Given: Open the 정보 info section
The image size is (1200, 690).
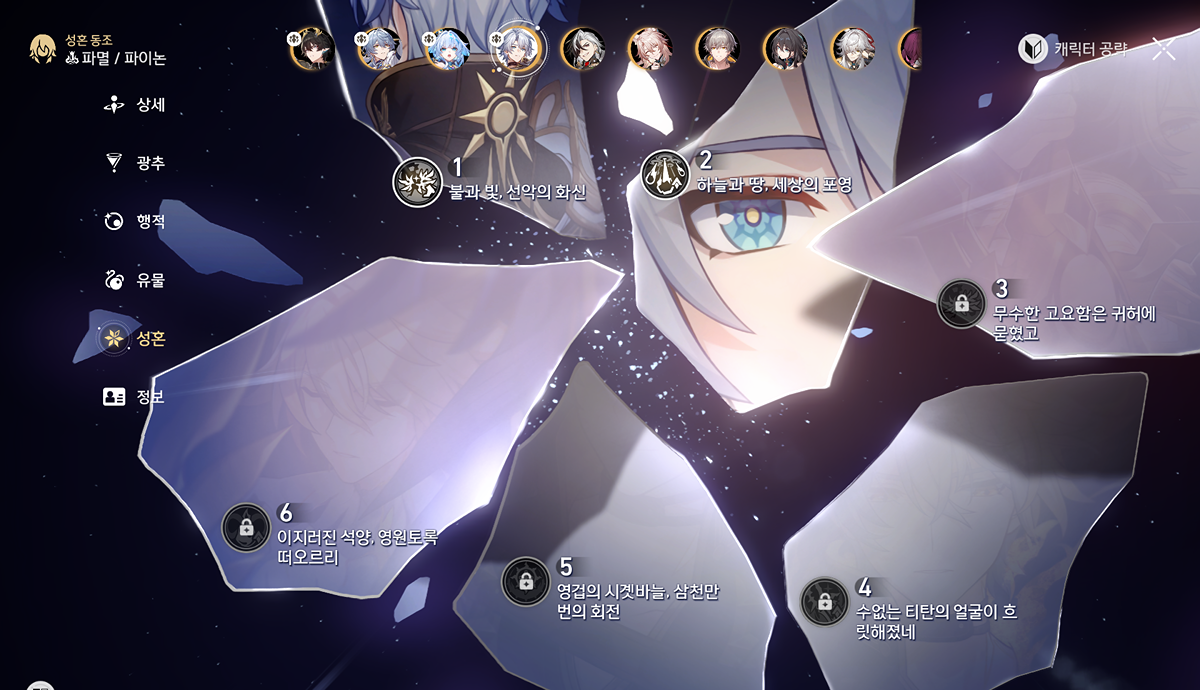Looking at the screenshot, I should pos(137,397).
